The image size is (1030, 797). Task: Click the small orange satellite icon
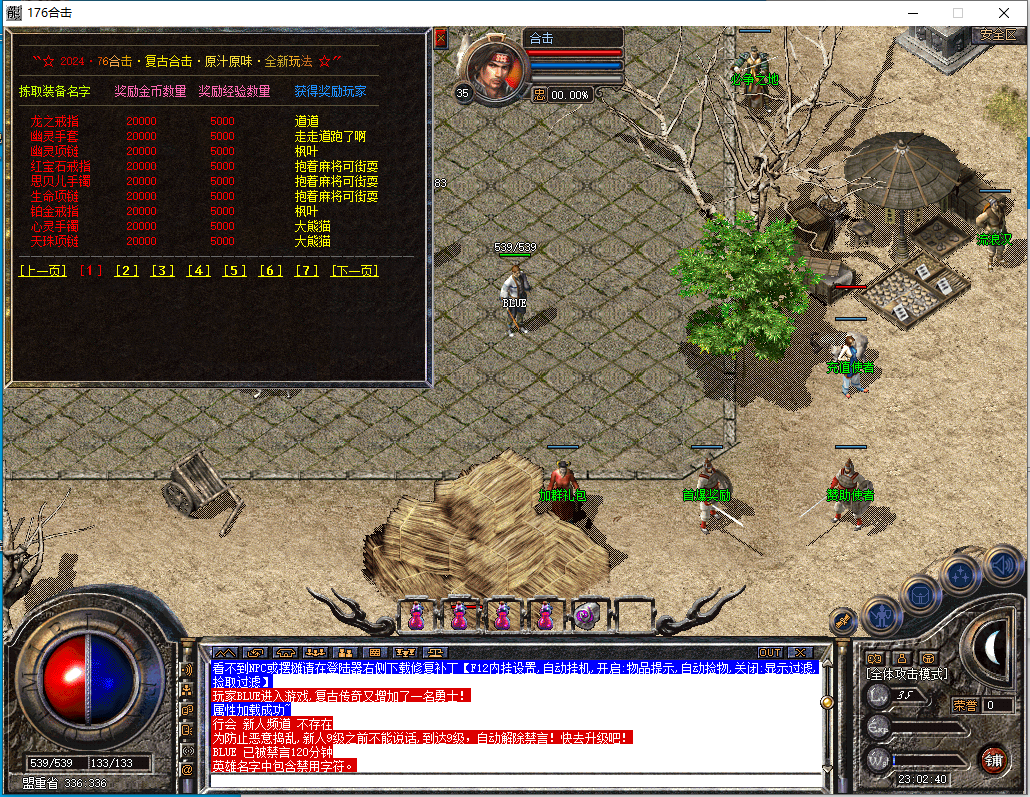point(843,620)
